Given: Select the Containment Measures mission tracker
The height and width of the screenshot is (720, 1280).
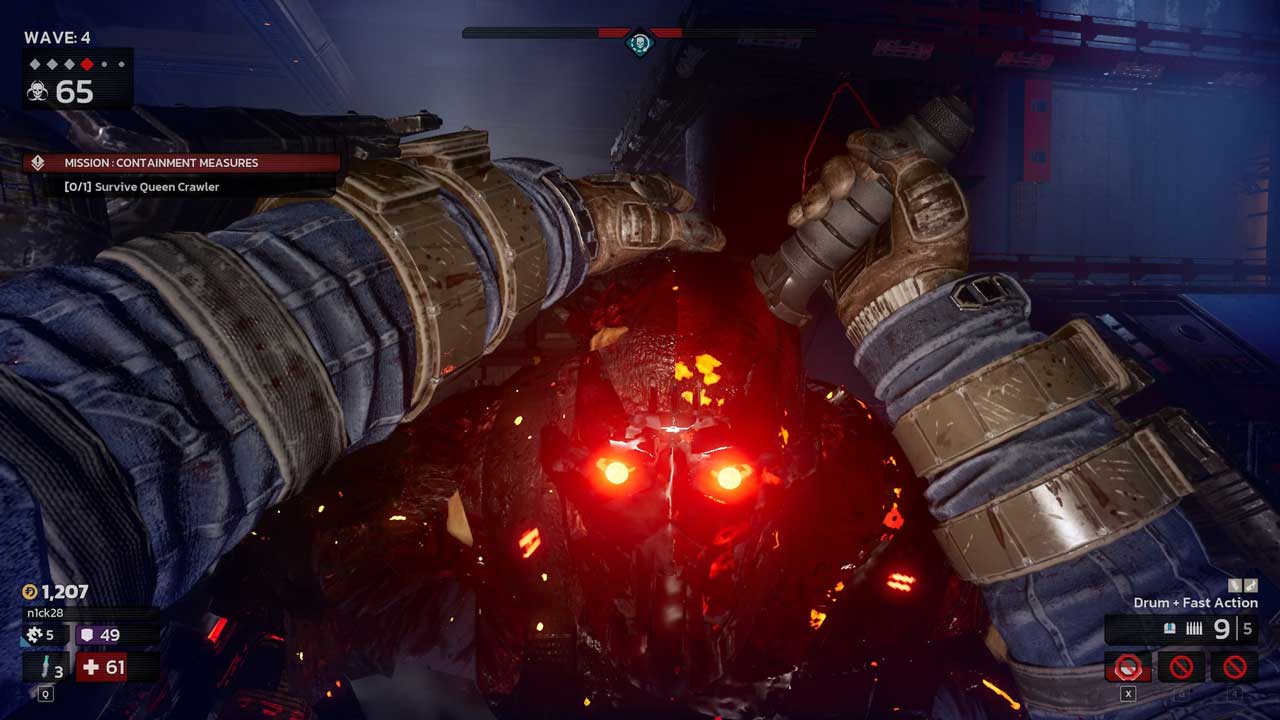Looking at the screenshot, I should (182, 163).
